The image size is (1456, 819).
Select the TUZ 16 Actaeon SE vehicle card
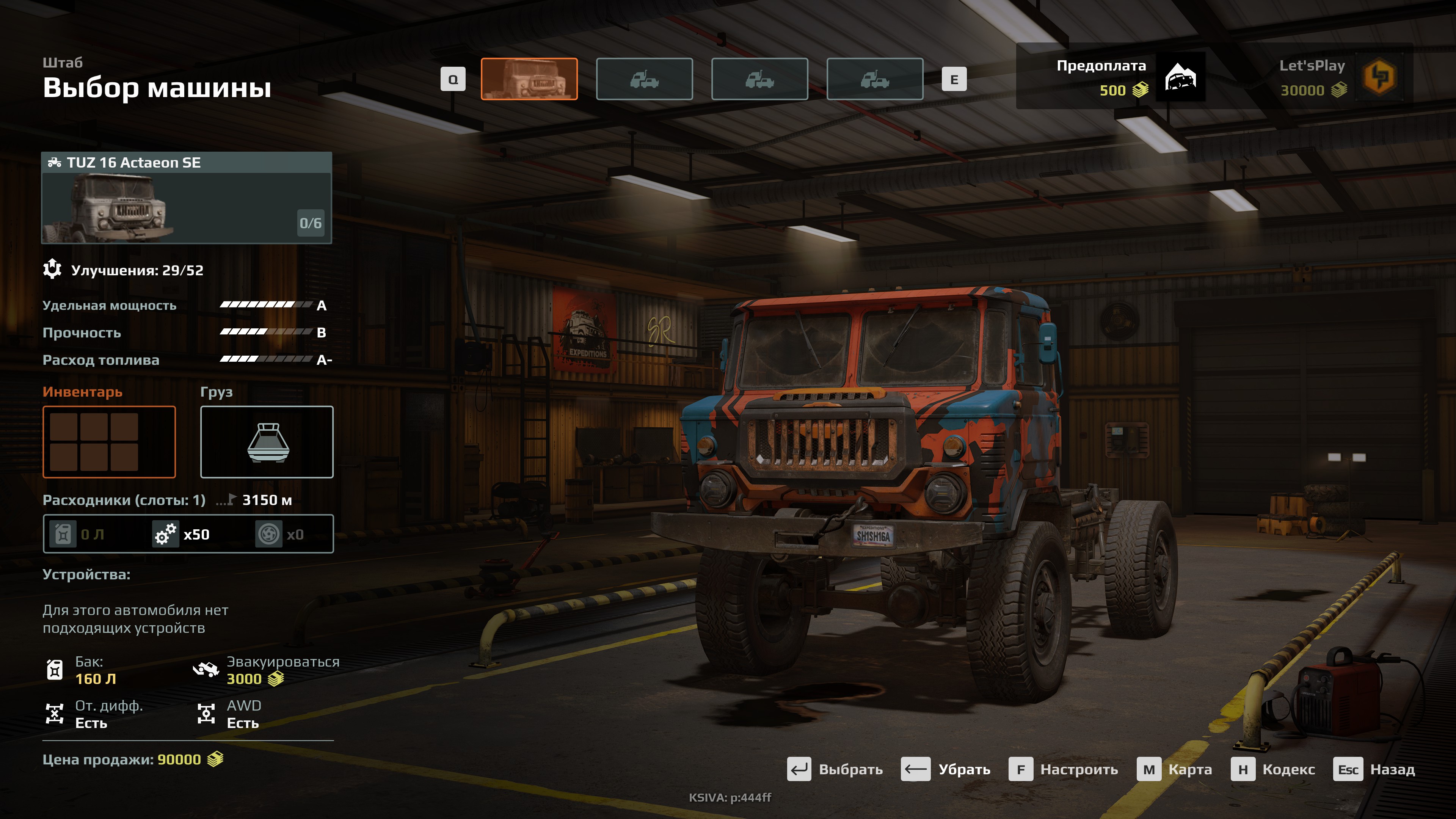tap(187, 198)
